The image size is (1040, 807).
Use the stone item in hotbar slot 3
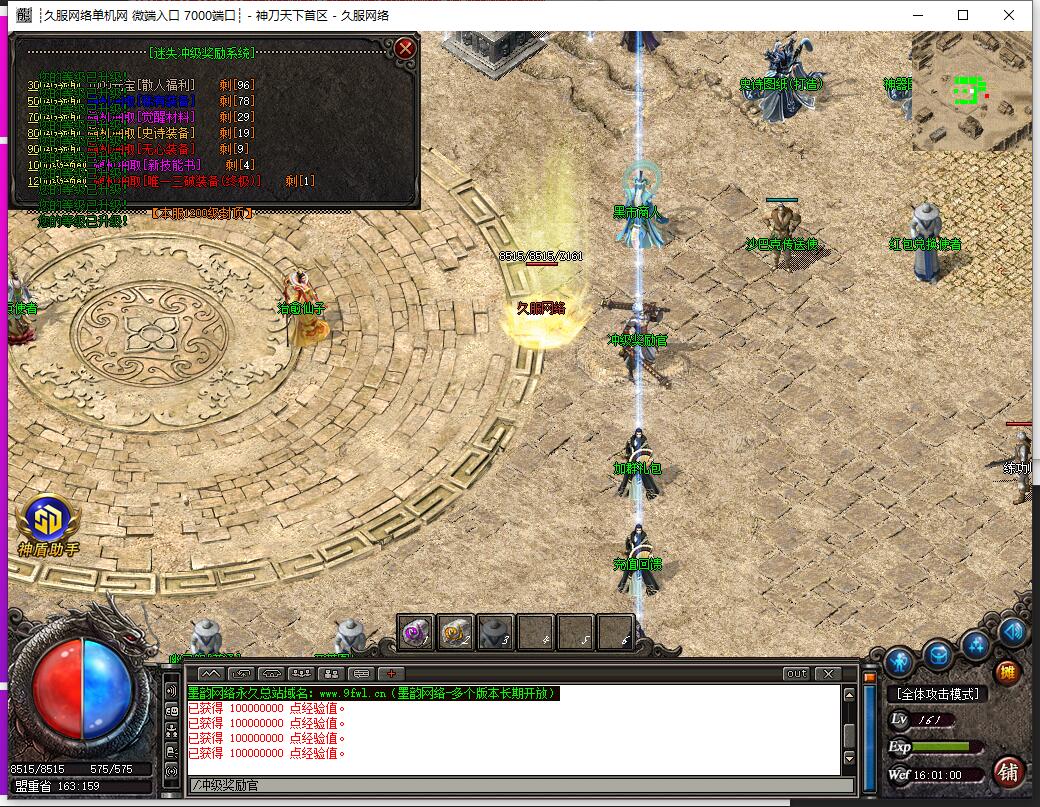495,632
